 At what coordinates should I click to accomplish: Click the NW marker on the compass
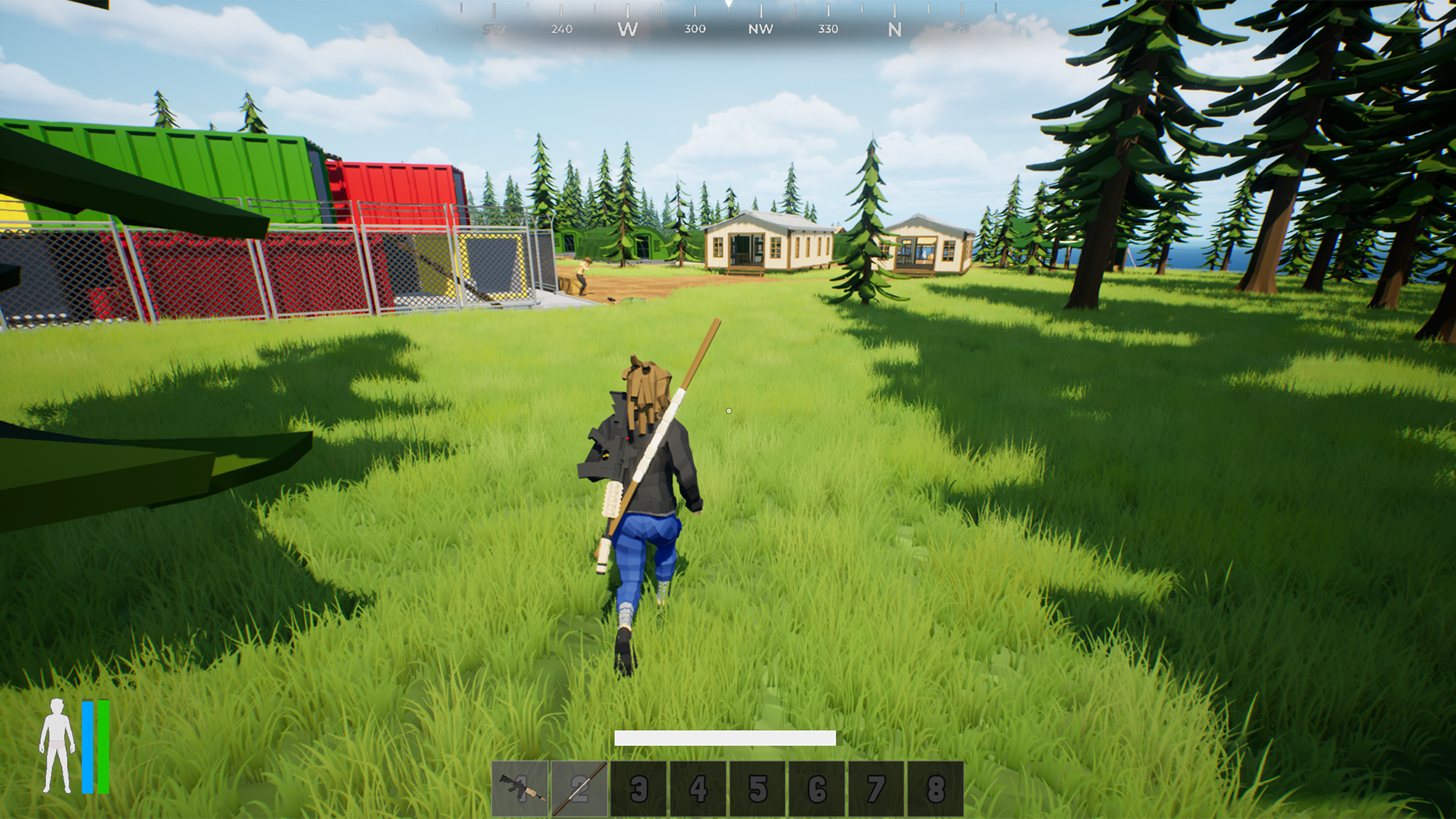(761, 29)
